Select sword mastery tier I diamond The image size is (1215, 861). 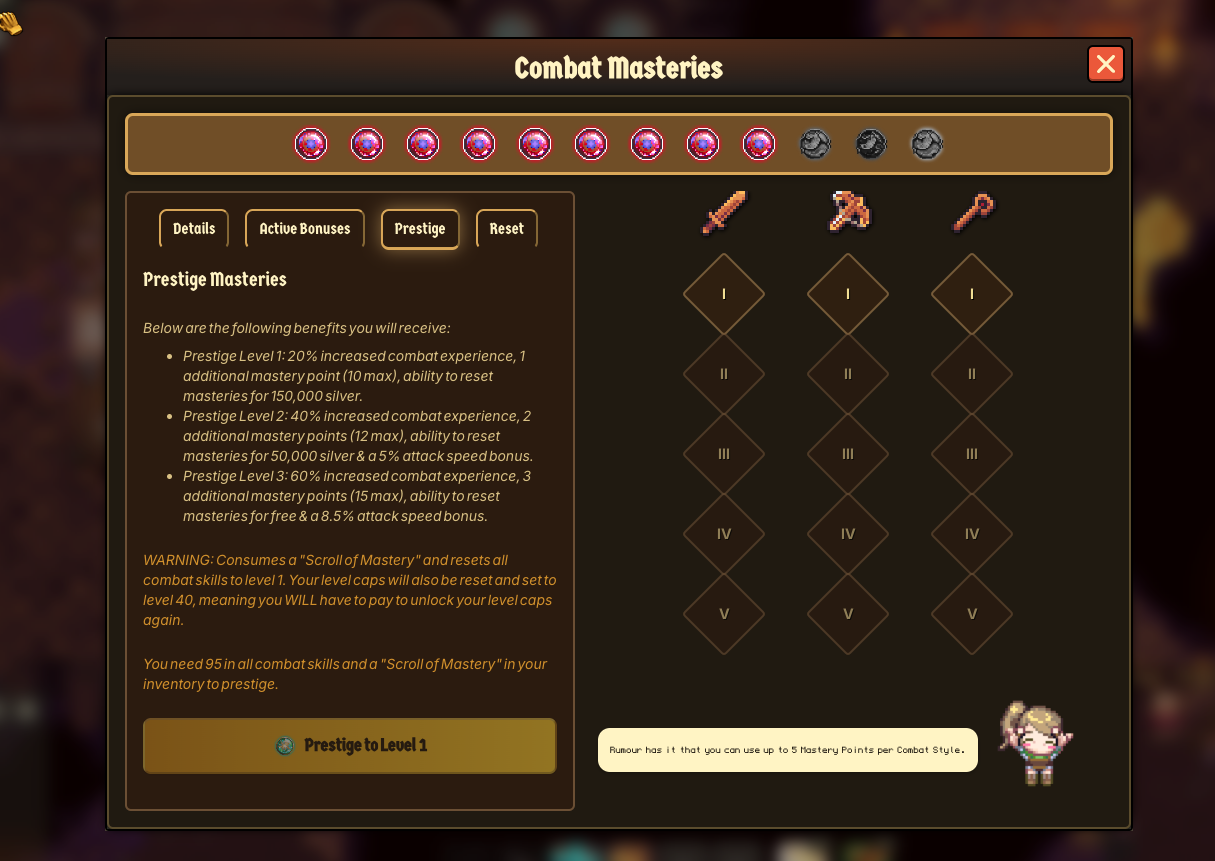point(724,294)
